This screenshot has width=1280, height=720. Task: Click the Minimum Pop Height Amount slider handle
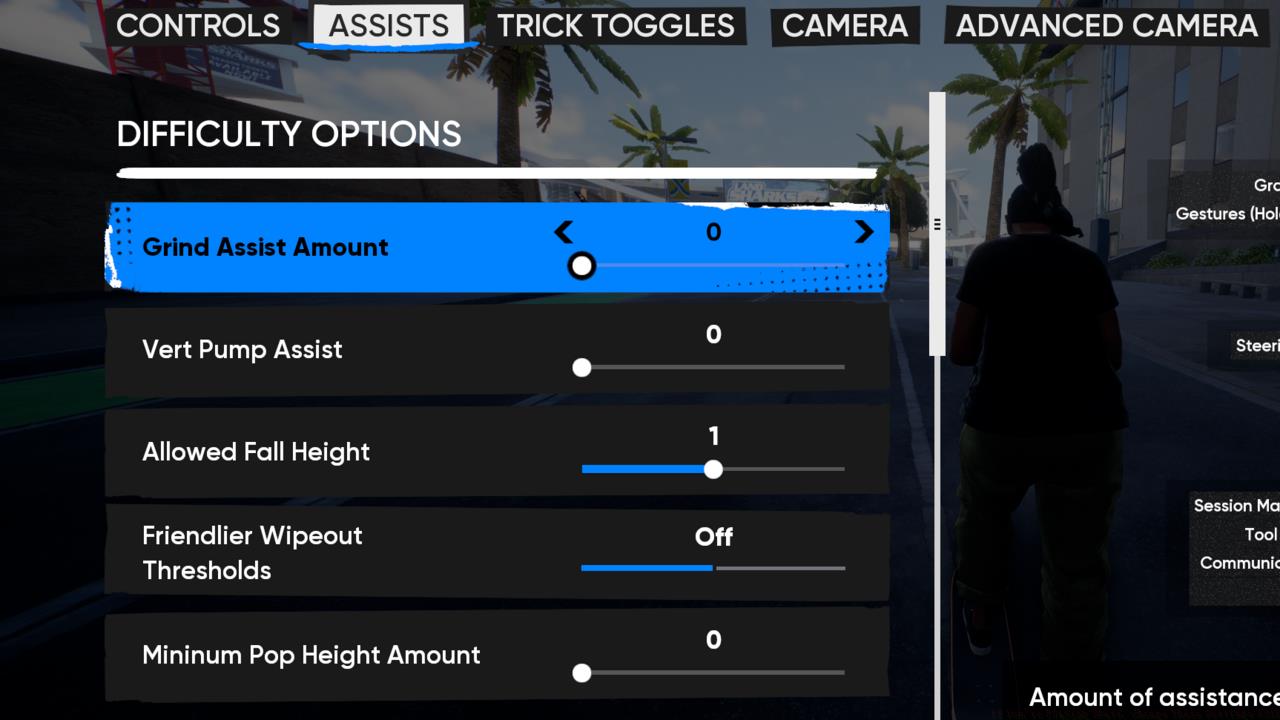[x=582, y=674]
